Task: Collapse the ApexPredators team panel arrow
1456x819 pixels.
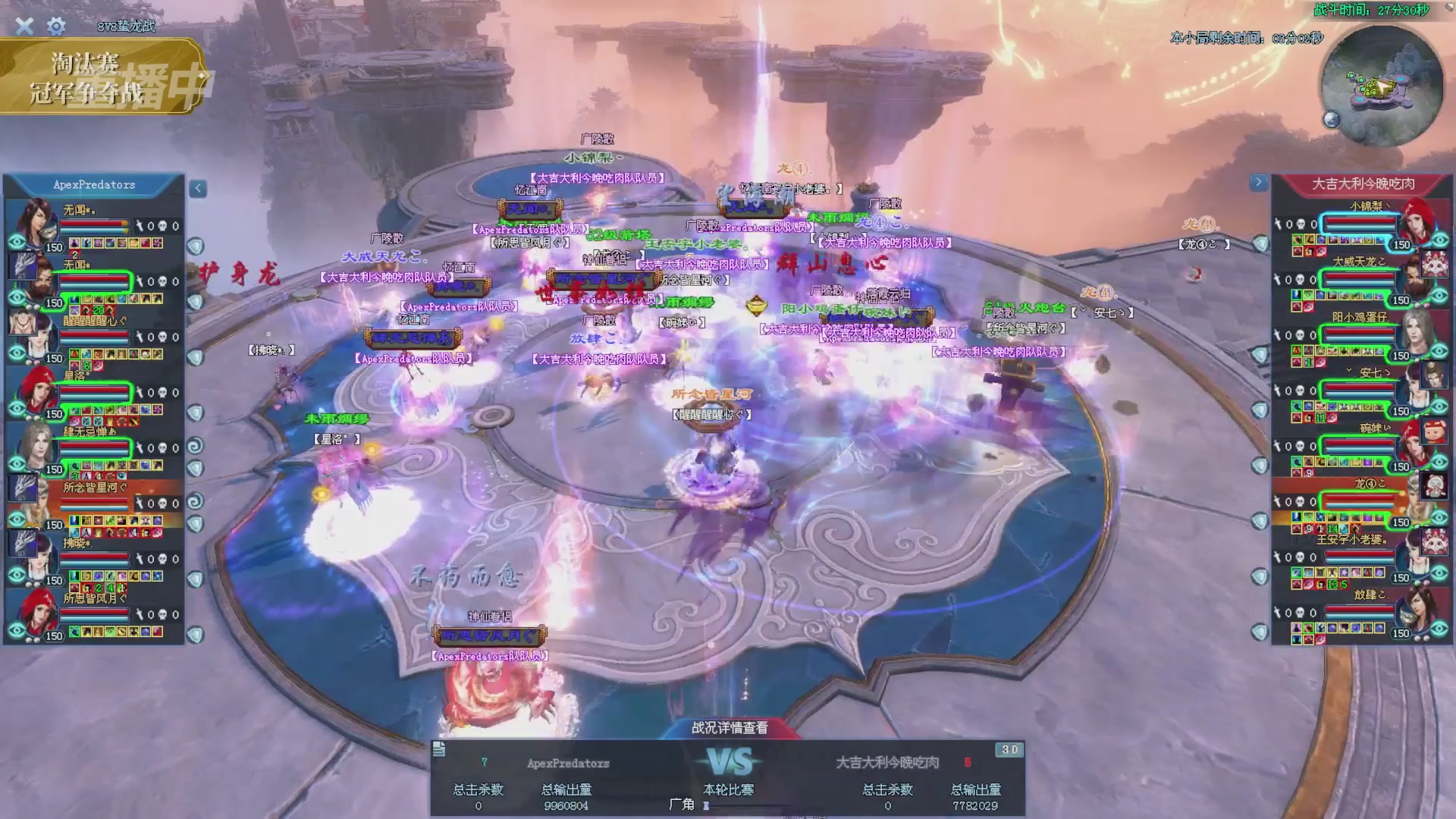Action: [198, 188]
